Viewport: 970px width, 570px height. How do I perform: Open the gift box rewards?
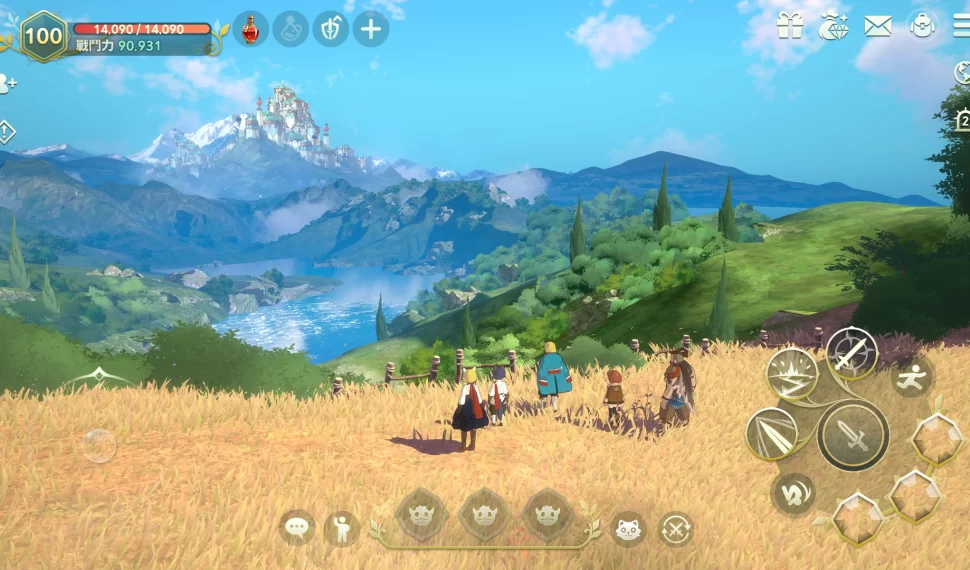[x=790, y=27]
